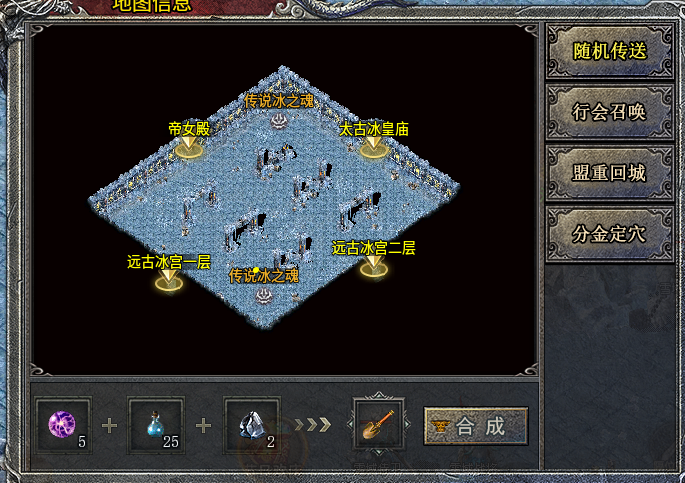Go to the 远古冰宫二层 map marker
The height and width of the screenshot is (483, 685).
coord(373,265)
